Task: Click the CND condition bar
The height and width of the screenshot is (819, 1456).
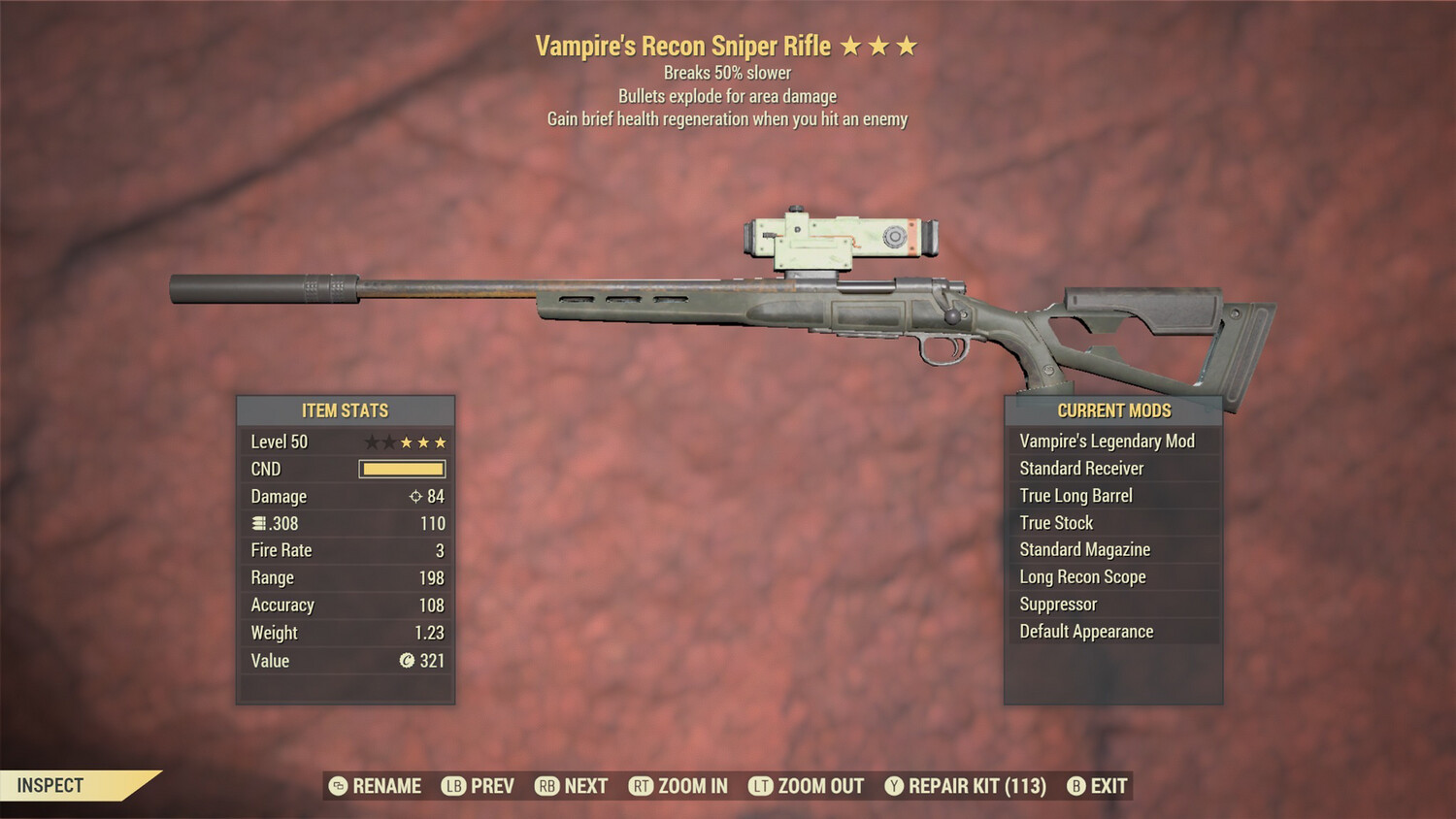Action: (402, 469)
